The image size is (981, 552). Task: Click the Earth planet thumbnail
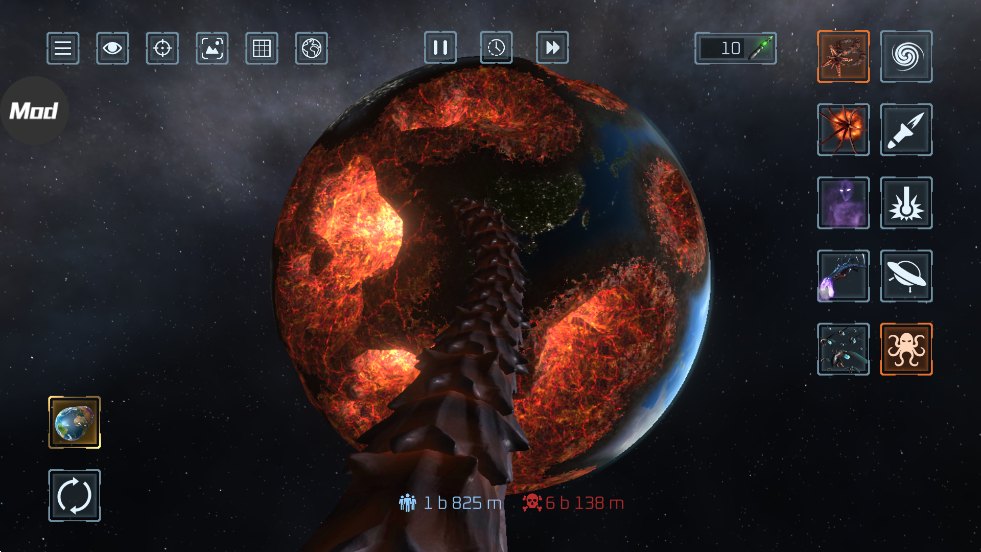click(75, 422)
